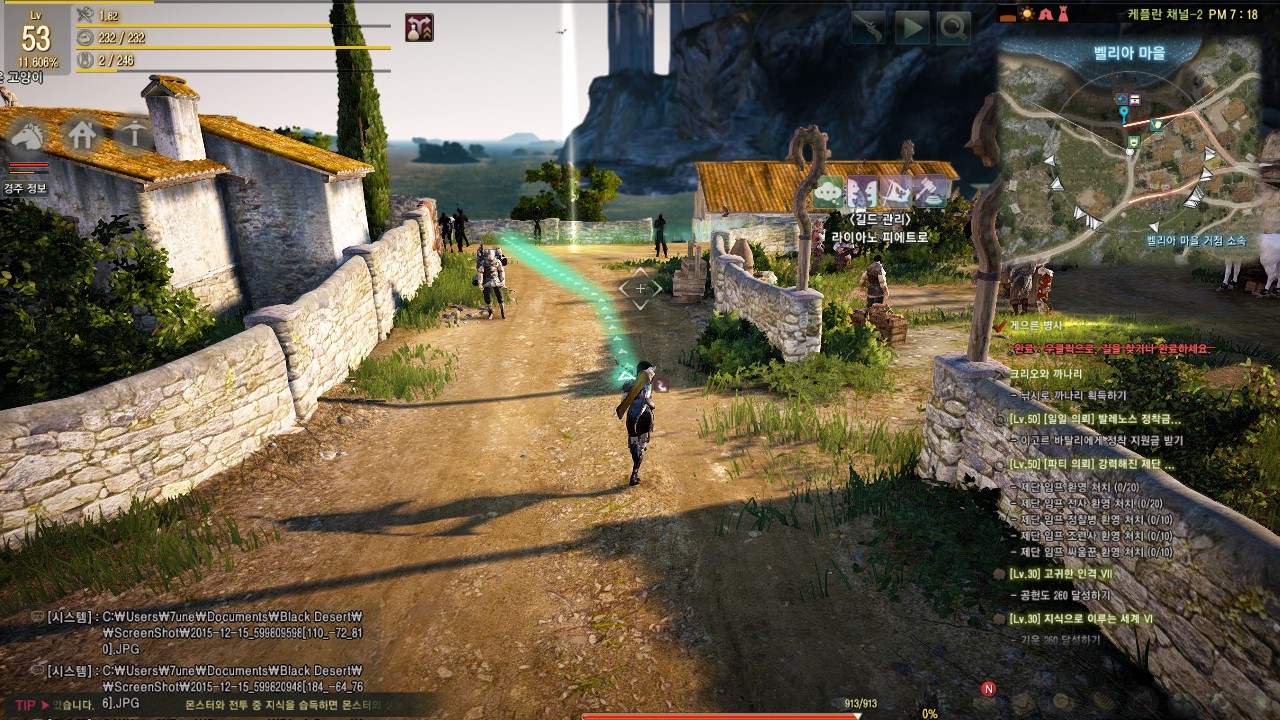Click the red N notification badge
Screen dimensions: 1280x720
pyautogui.click(x=988, y=689)
